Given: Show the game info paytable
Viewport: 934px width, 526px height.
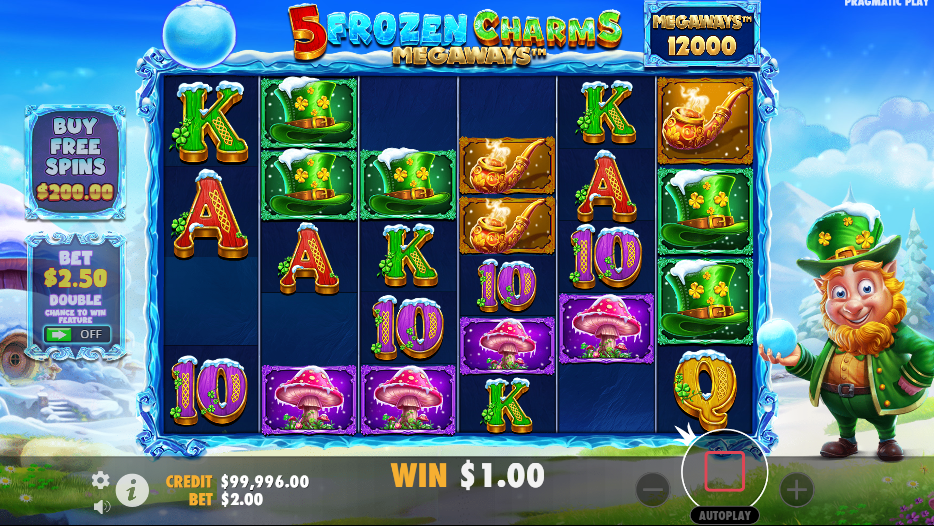Looking at the screenshot, I should point(132,490).
